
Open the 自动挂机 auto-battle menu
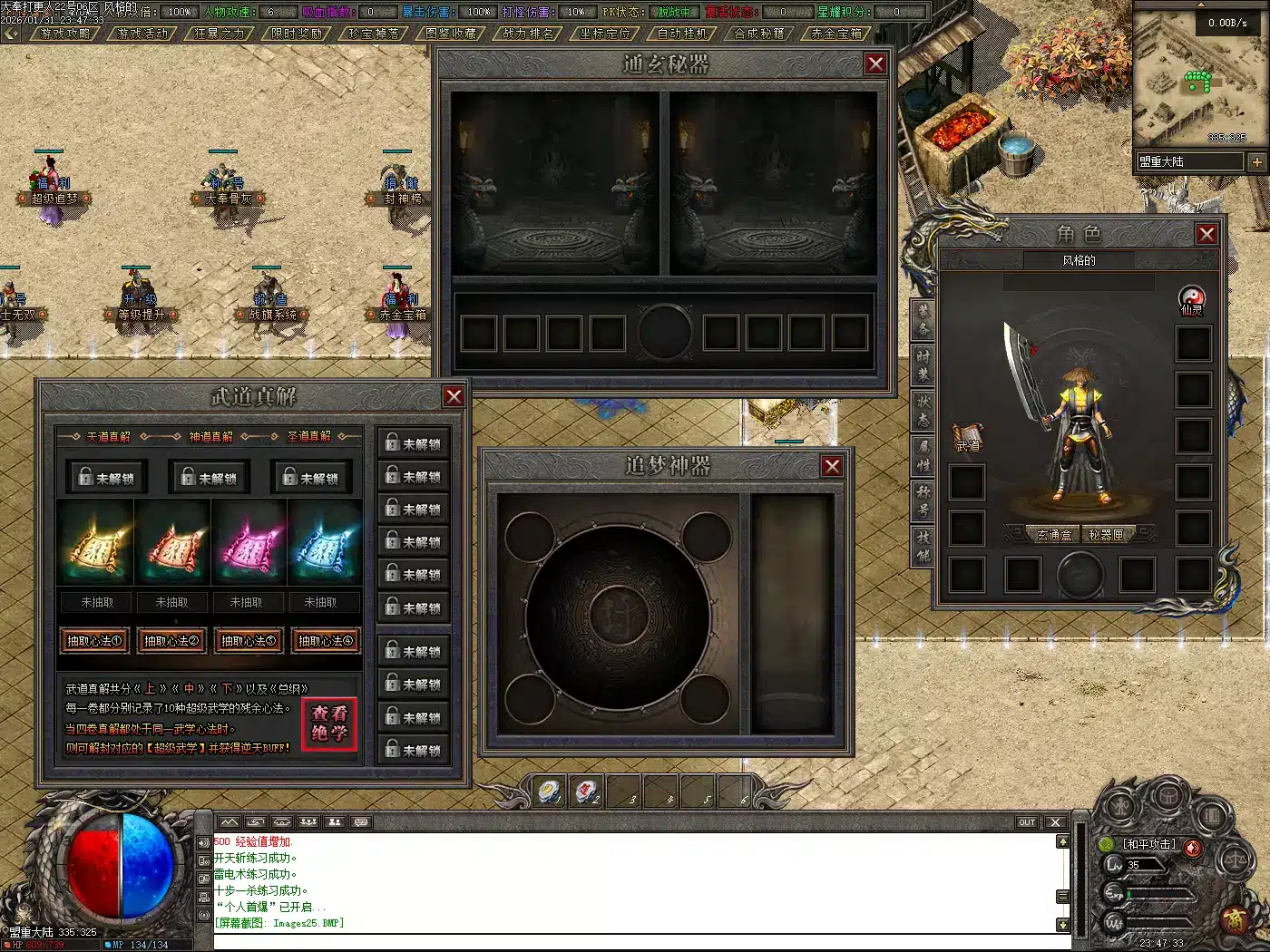click(682, 34)
